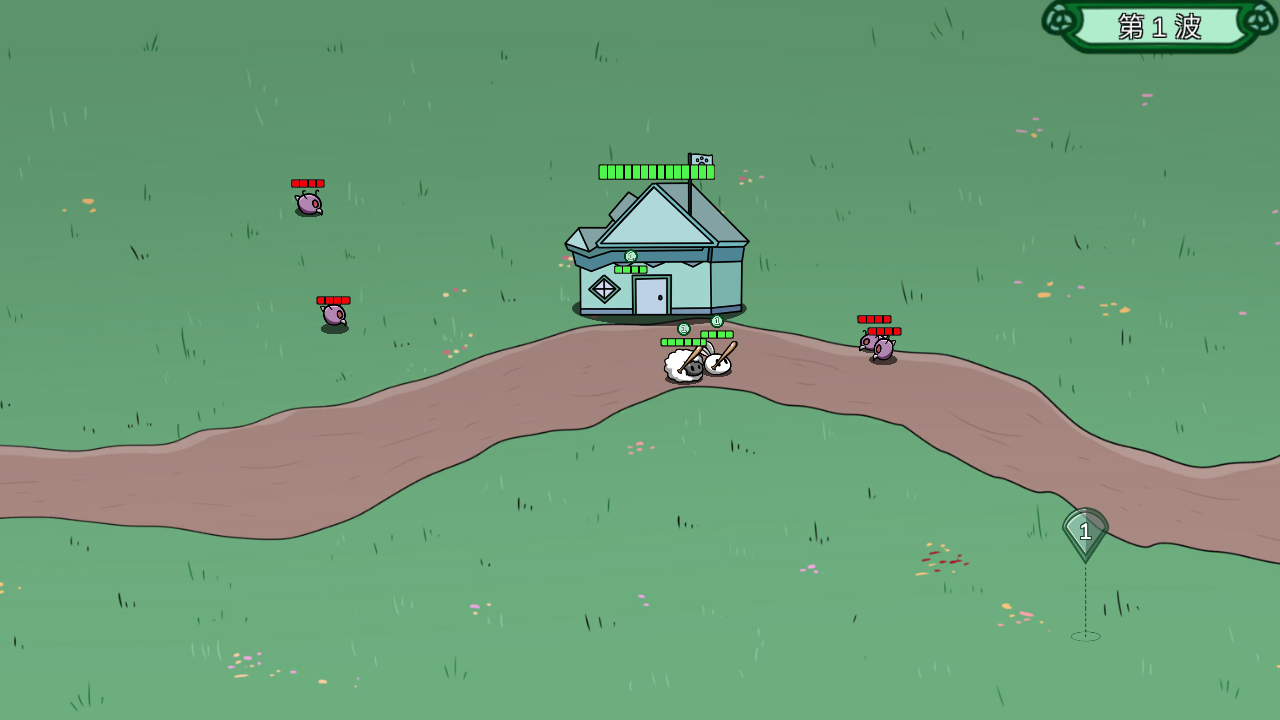Select the green number 1 rally marker
1280x720 pixels.
tap(1085, 532)
